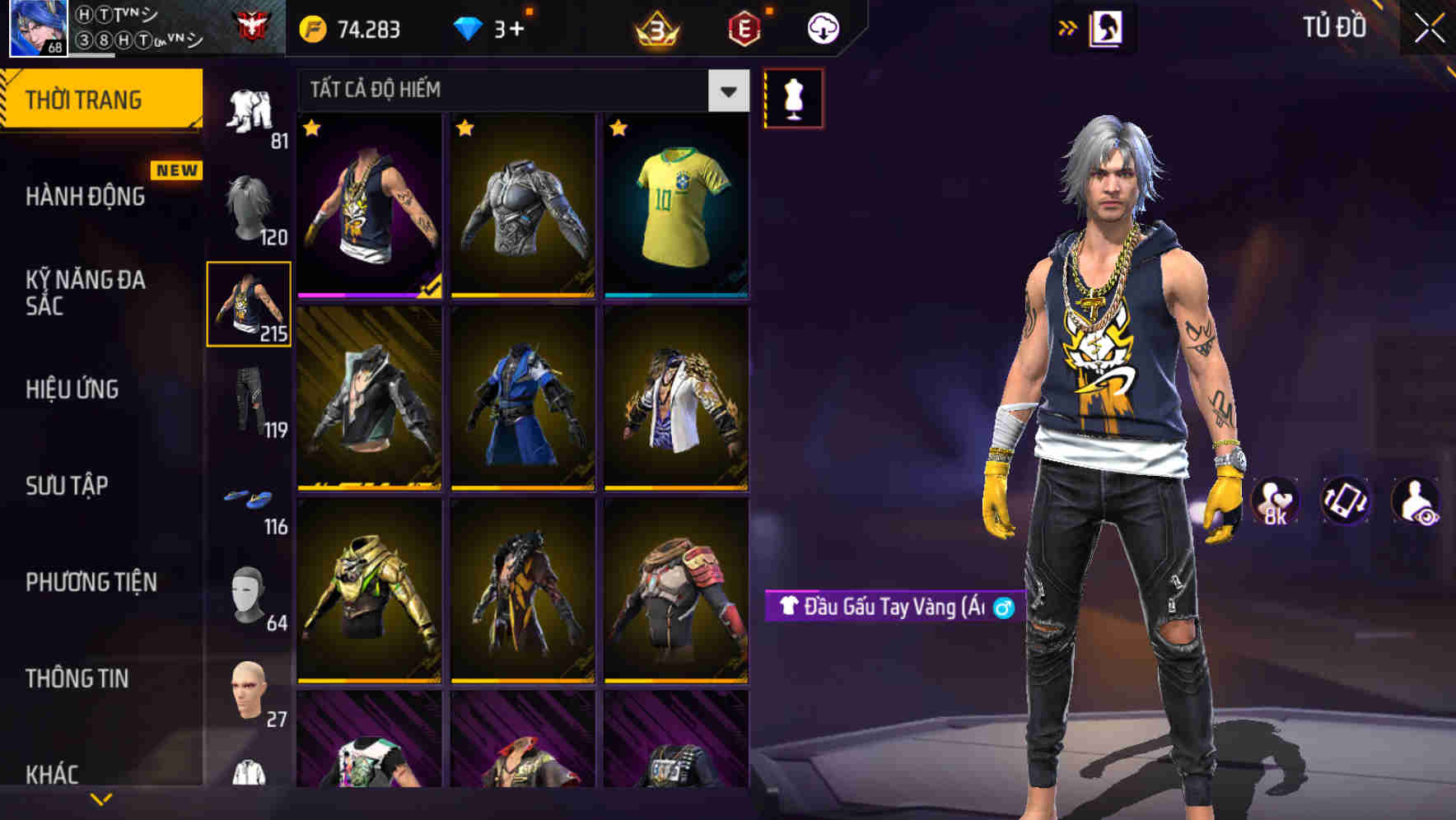Open the collection card icon near Tủ Đồ

coord(1108,26)
